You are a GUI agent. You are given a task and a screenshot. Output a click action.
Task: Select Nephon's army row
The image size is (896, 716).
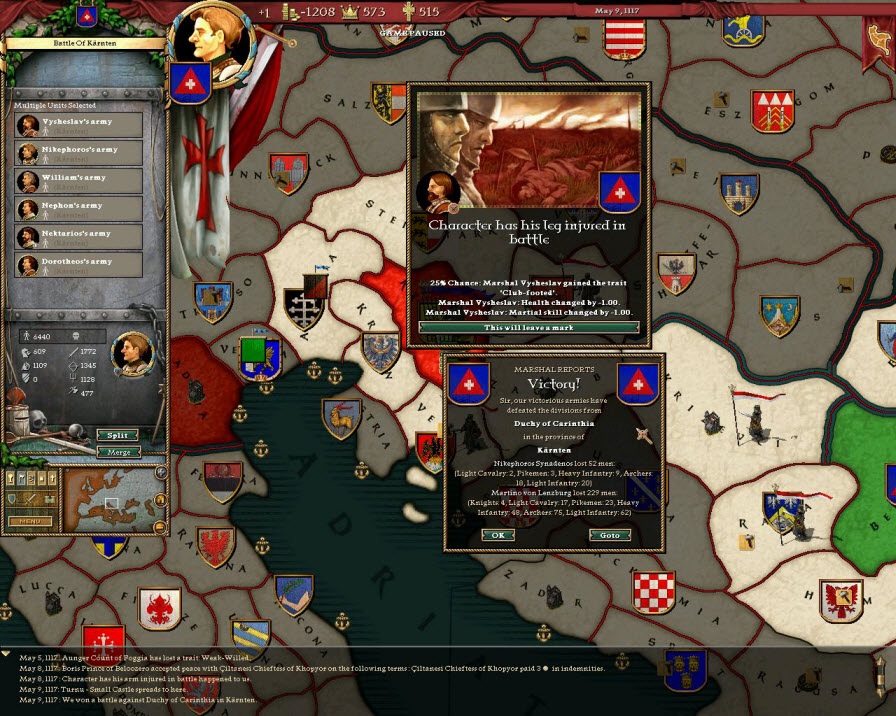click(79, 210)
